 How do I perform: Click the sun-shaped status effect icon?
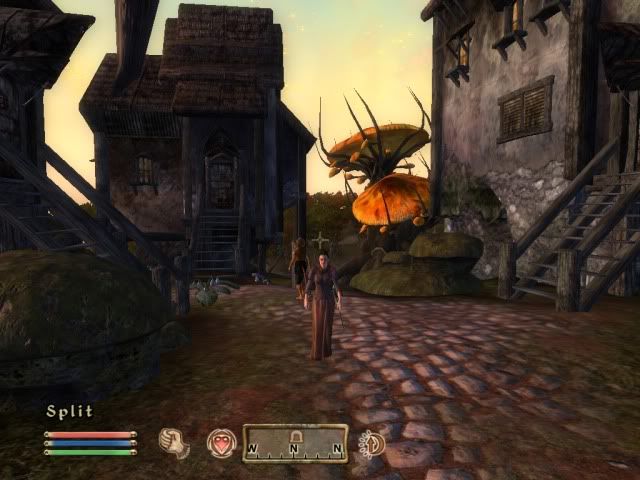click(372, 443)
